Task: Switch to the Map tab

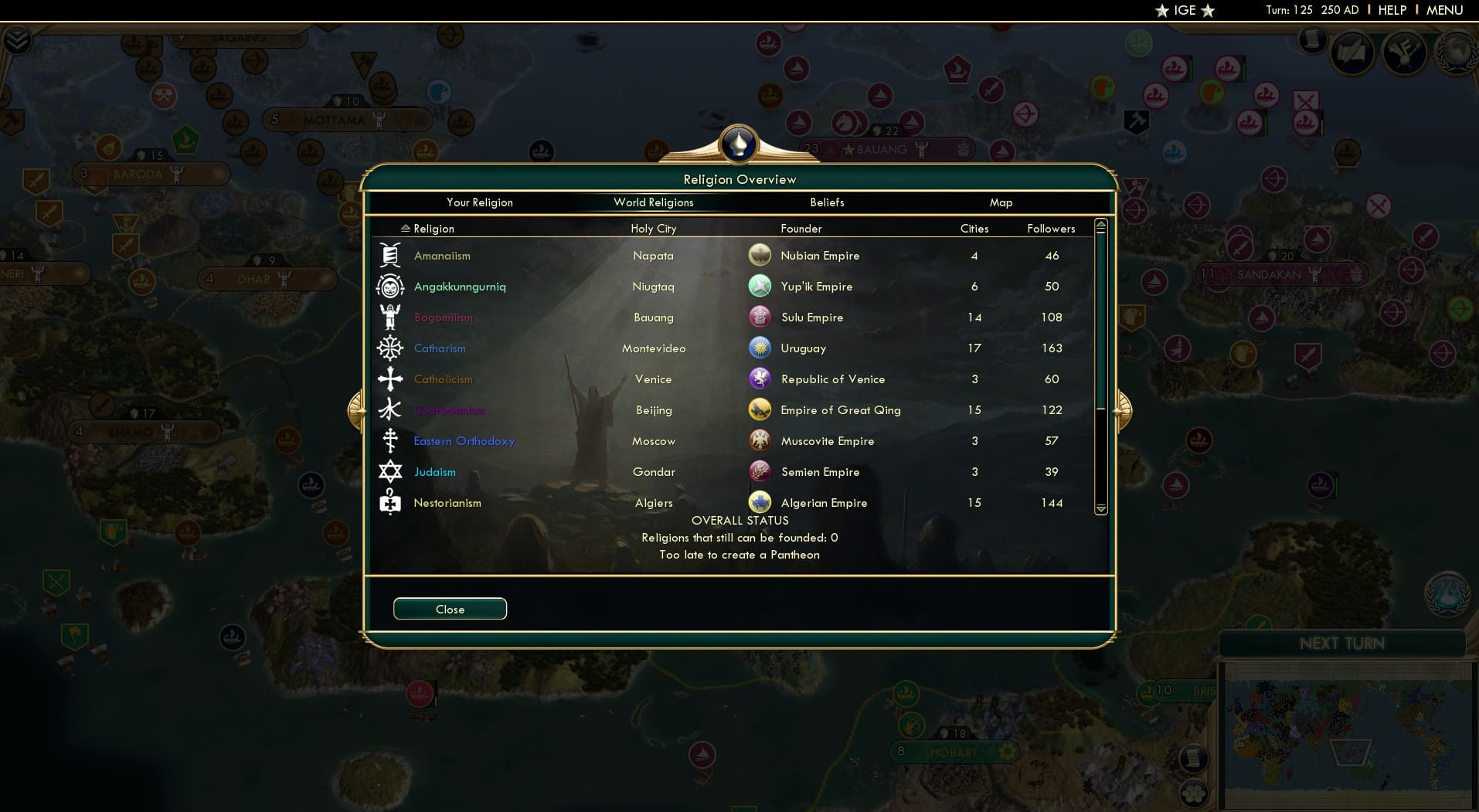Action: (1001, 202)
